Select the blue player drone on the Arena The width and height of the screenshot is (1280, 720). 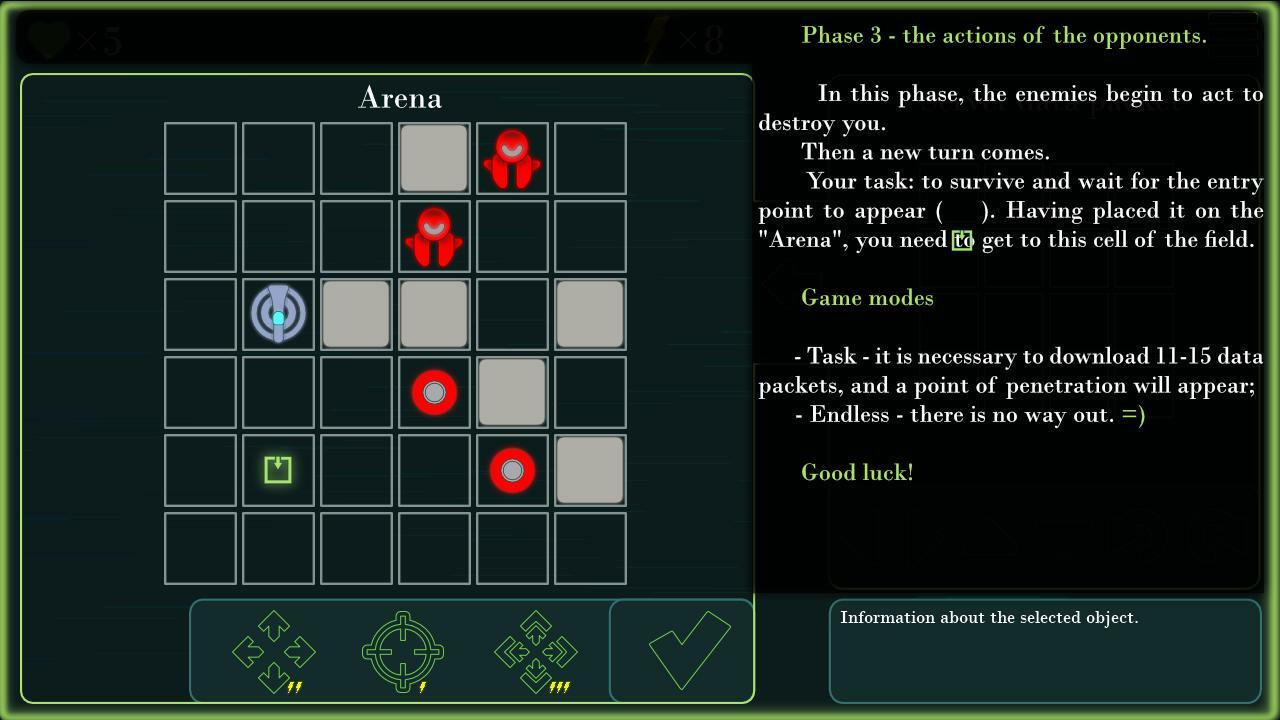coord(278,314)
